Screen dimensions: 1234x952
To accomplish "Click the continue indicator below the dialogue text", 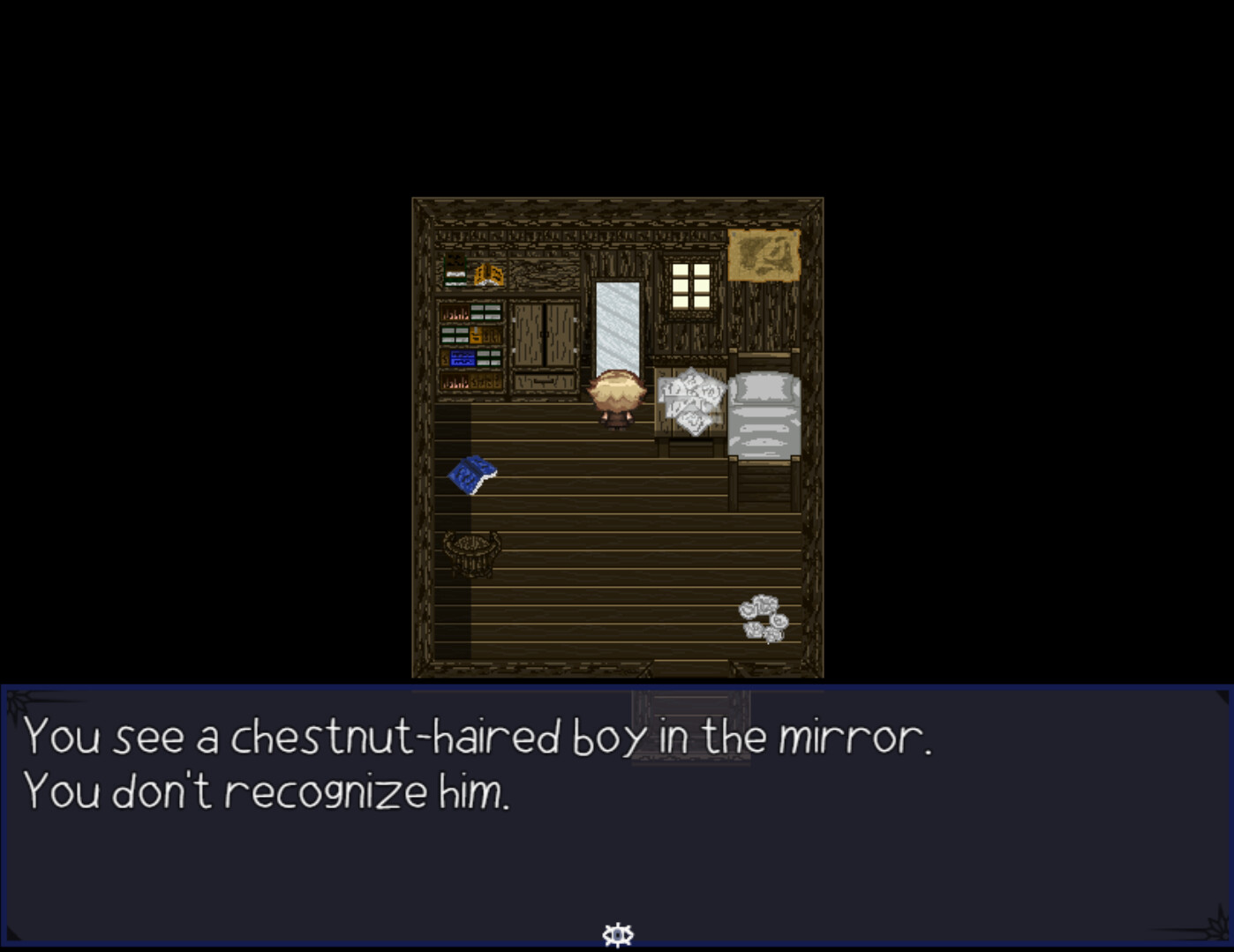I will coord(618,933).
